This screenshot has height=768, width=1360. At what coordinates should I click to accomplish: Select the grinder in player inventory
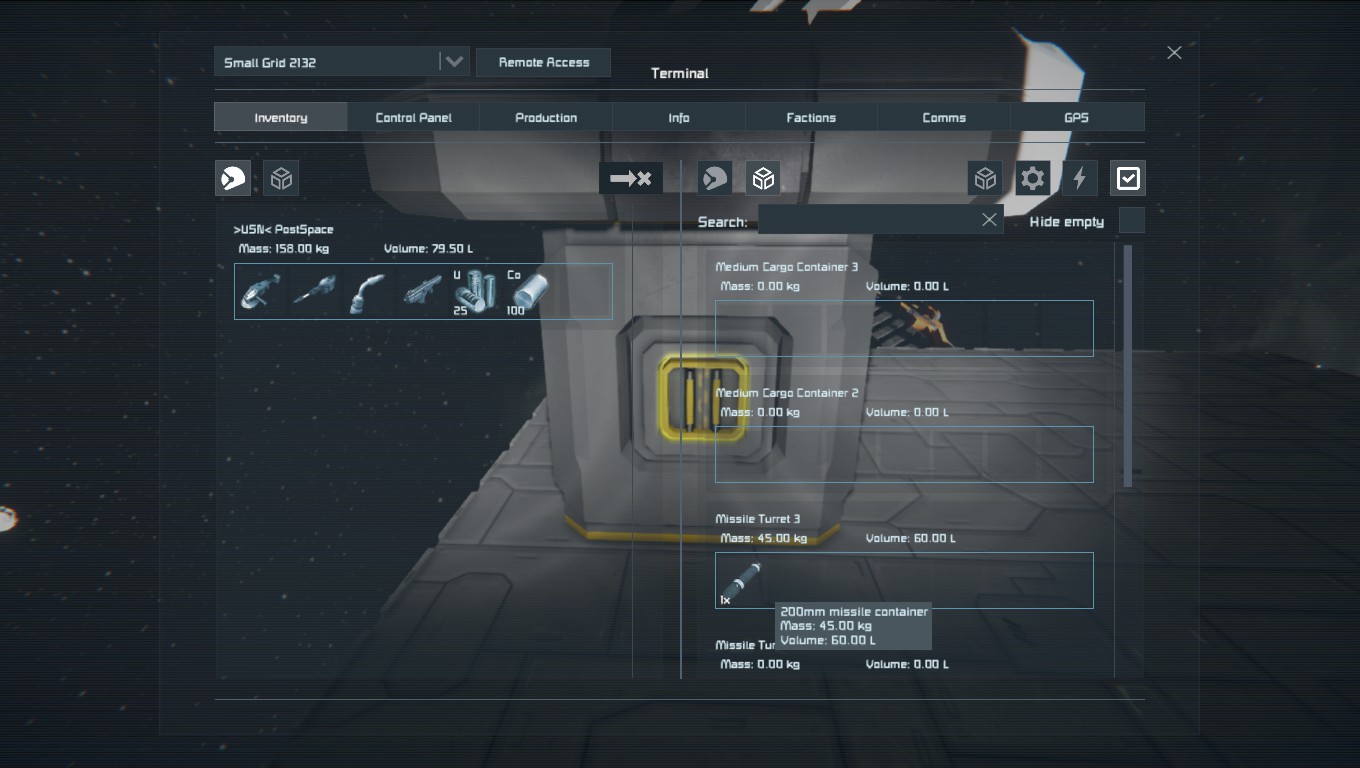(261, 291)
